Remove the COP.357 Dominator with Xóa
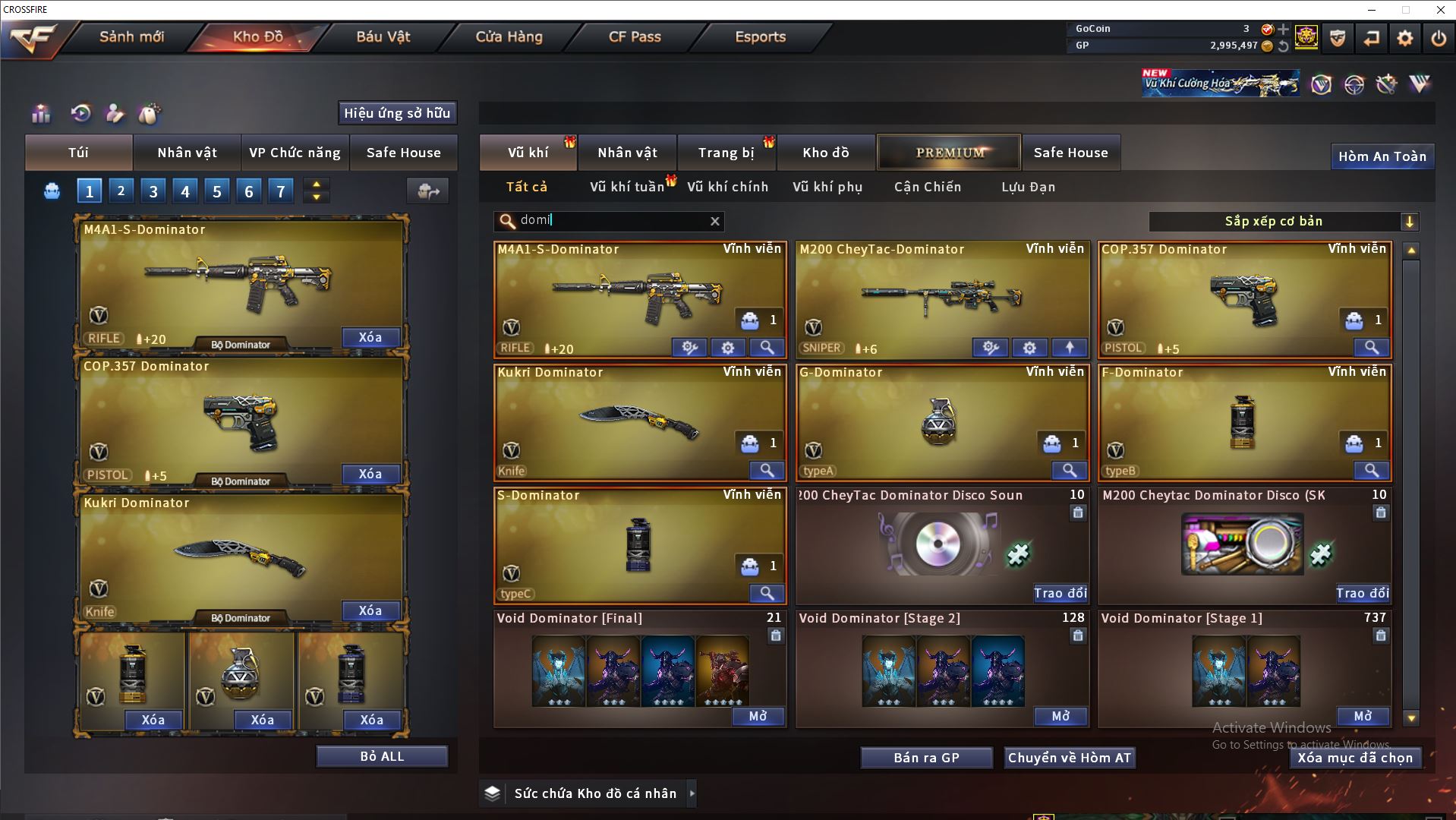 click(370, 474)
